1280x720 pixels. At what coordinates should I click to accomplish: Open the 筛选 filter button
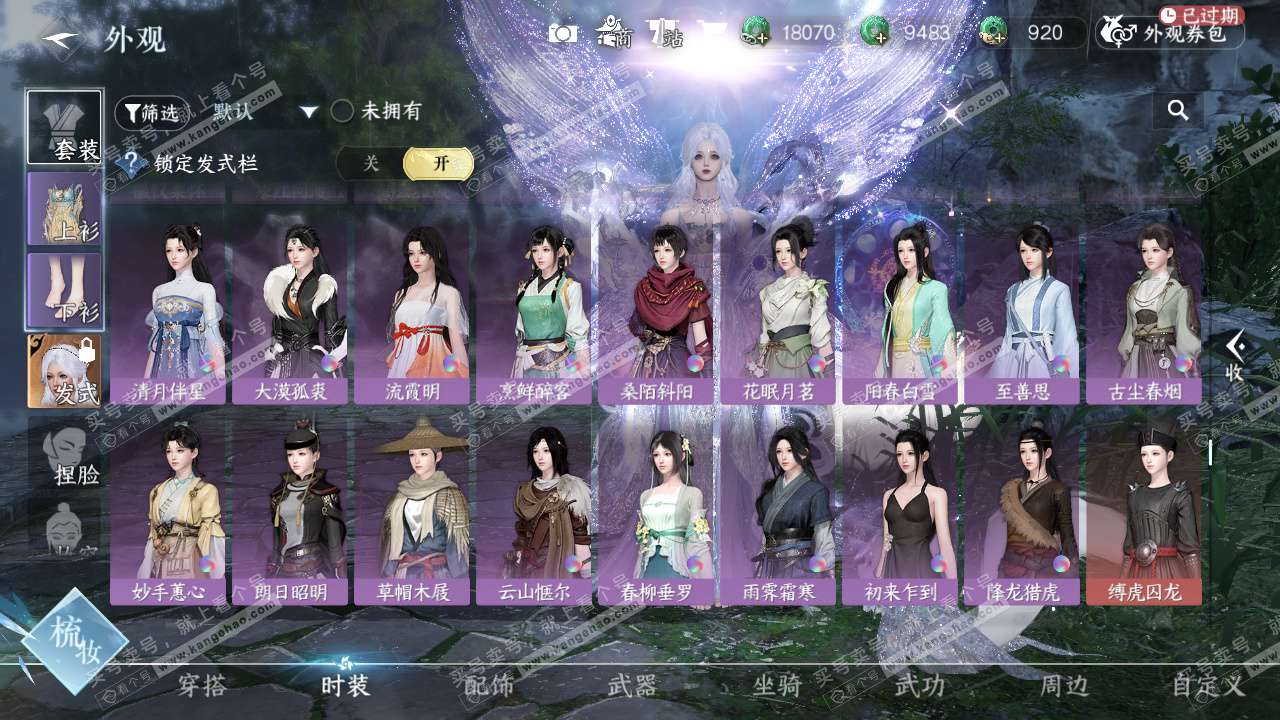point(152,112)
